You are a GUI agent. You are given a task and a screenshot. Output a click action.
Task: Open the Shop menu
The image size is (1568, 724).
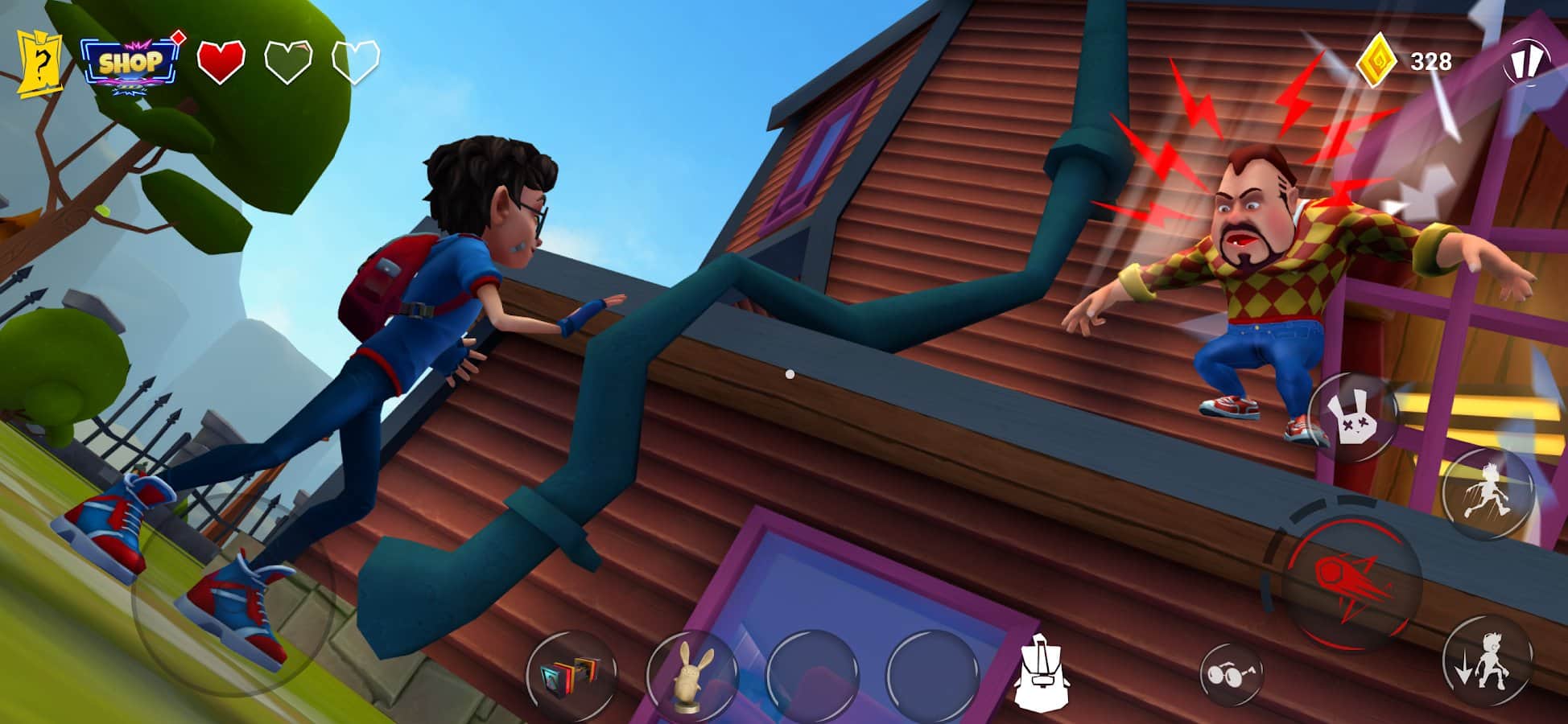coord(130,63)
